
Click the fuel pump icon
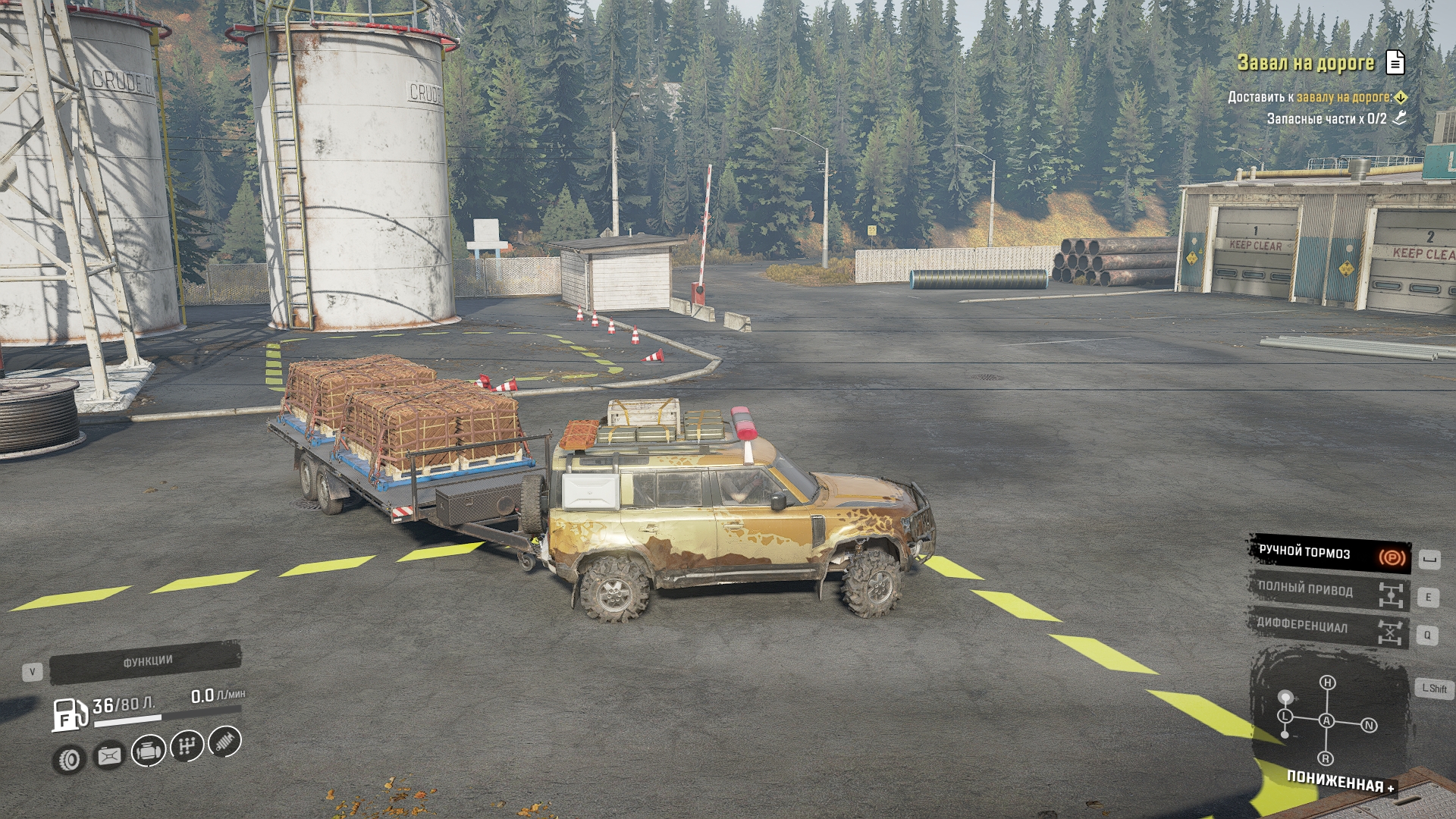(x=69, y=714)
